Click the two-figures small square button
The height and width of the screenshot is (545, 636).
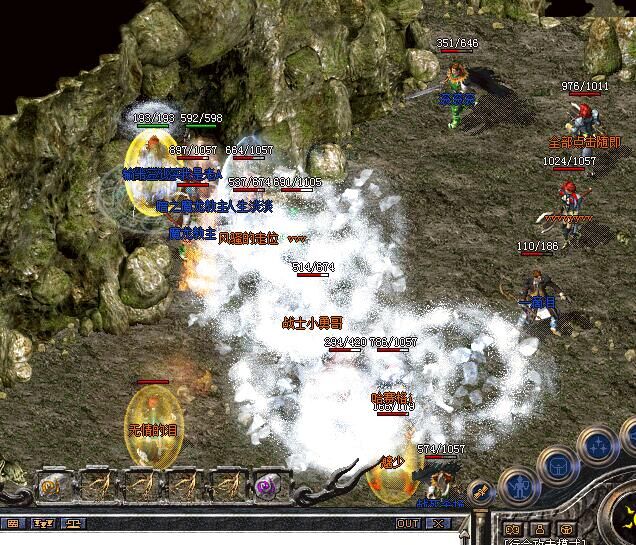pyautogui.click(x=513, y=529)
